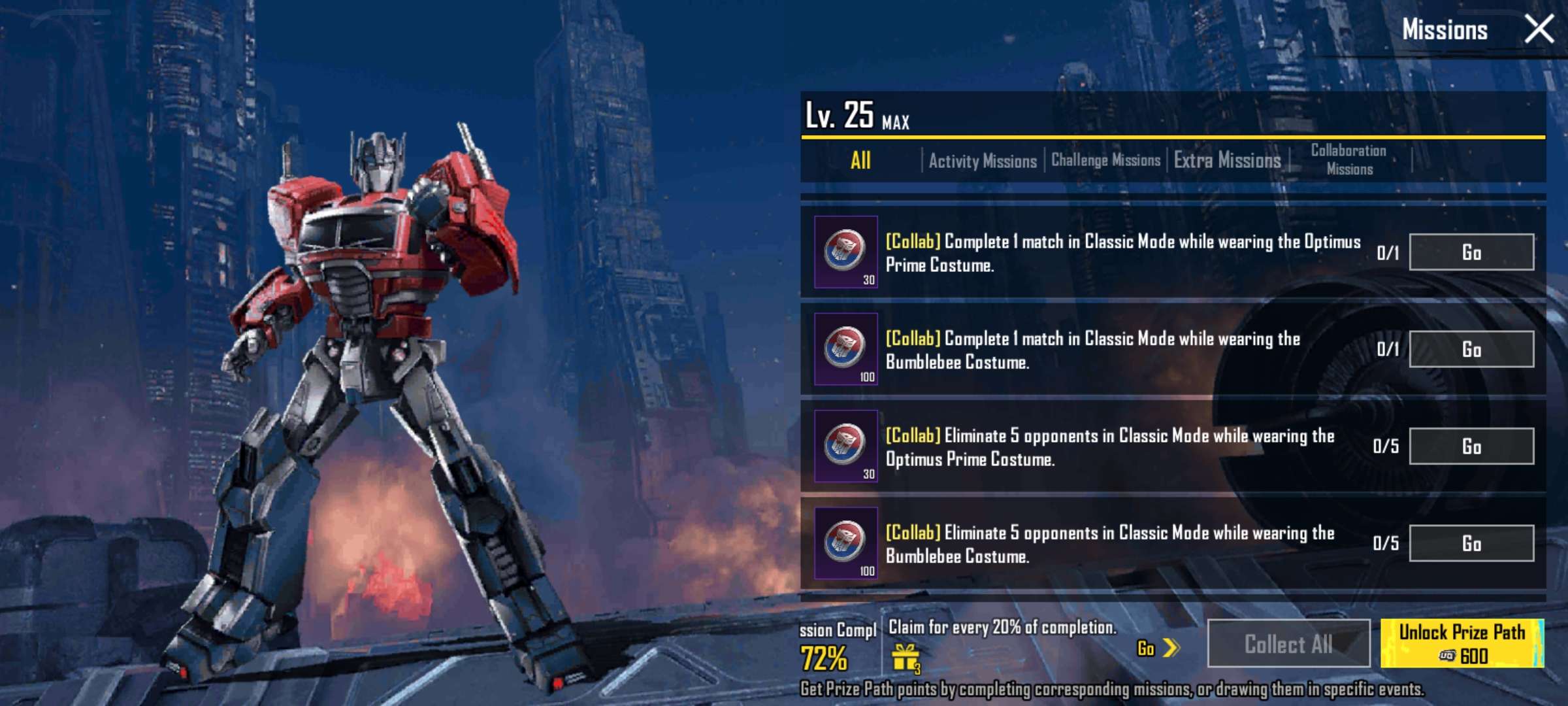Image resolution: width=1568 pixels, height=706 pixels.
Task: Collect All mission rewards
Action: point(1288,644)
